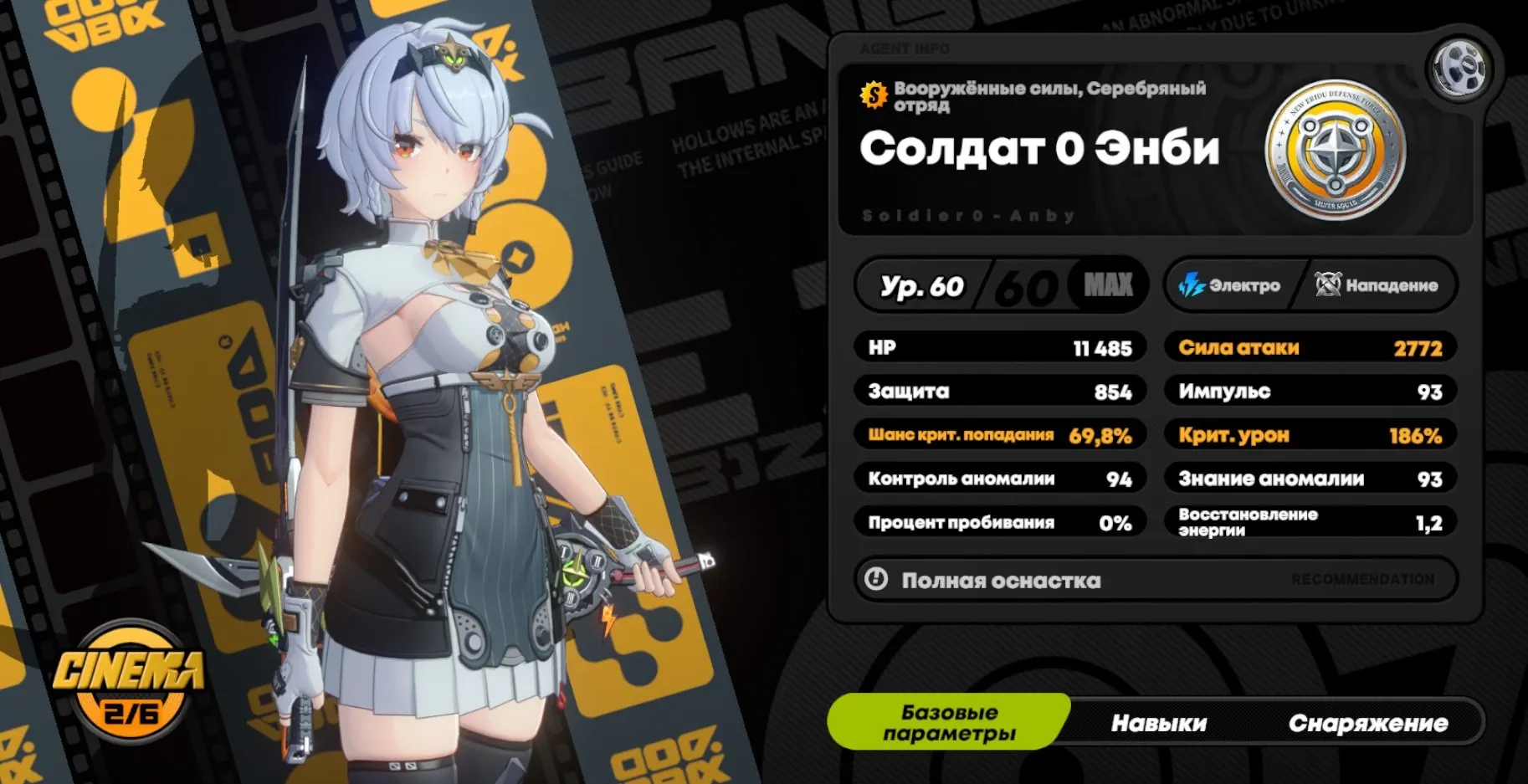
Task: Switch to the Навыки tab
Action: click(x=1158, y=721)
